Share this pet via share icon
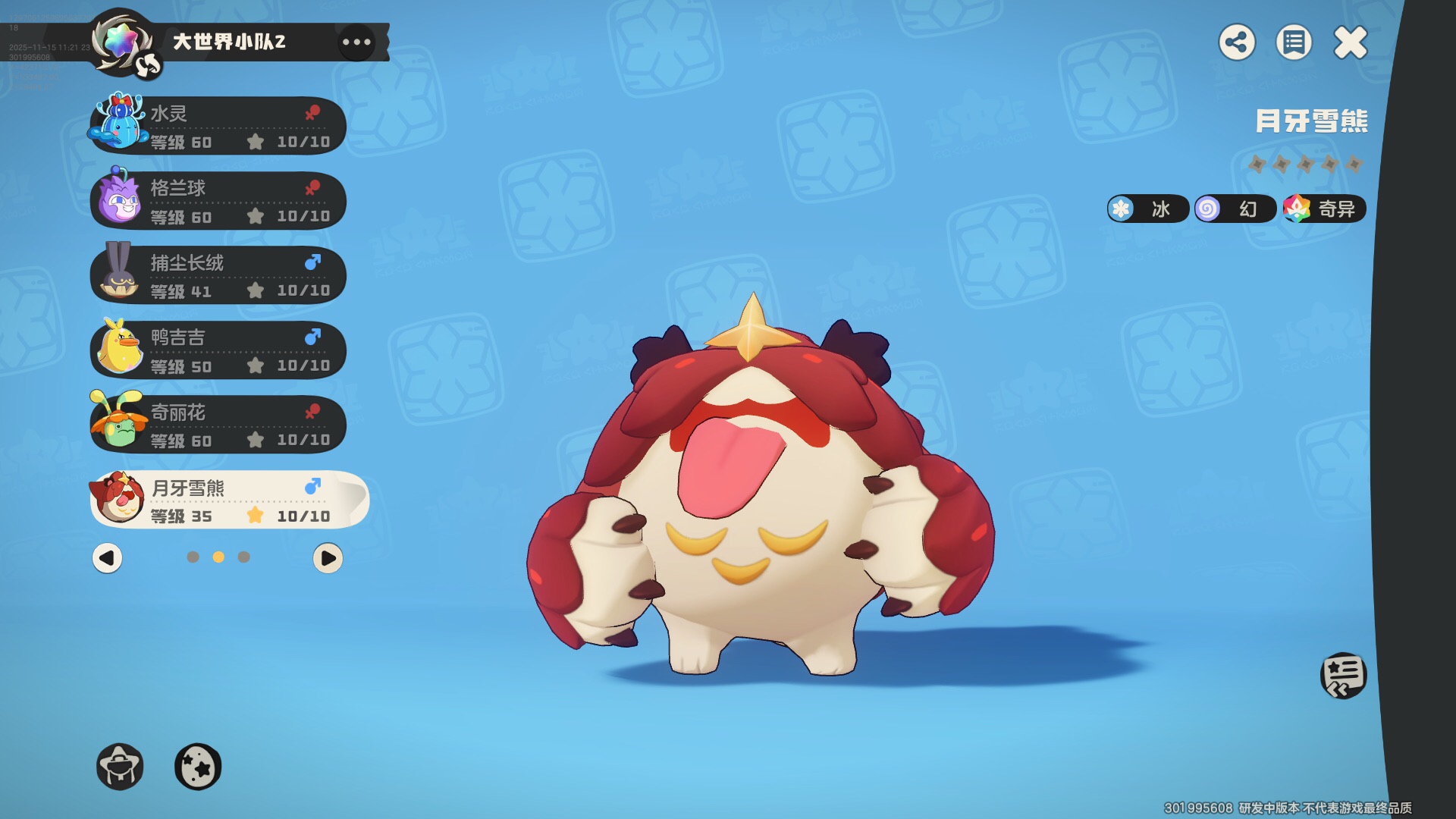This screenshot has height=819, width=1456. [x=1237, y=42]
